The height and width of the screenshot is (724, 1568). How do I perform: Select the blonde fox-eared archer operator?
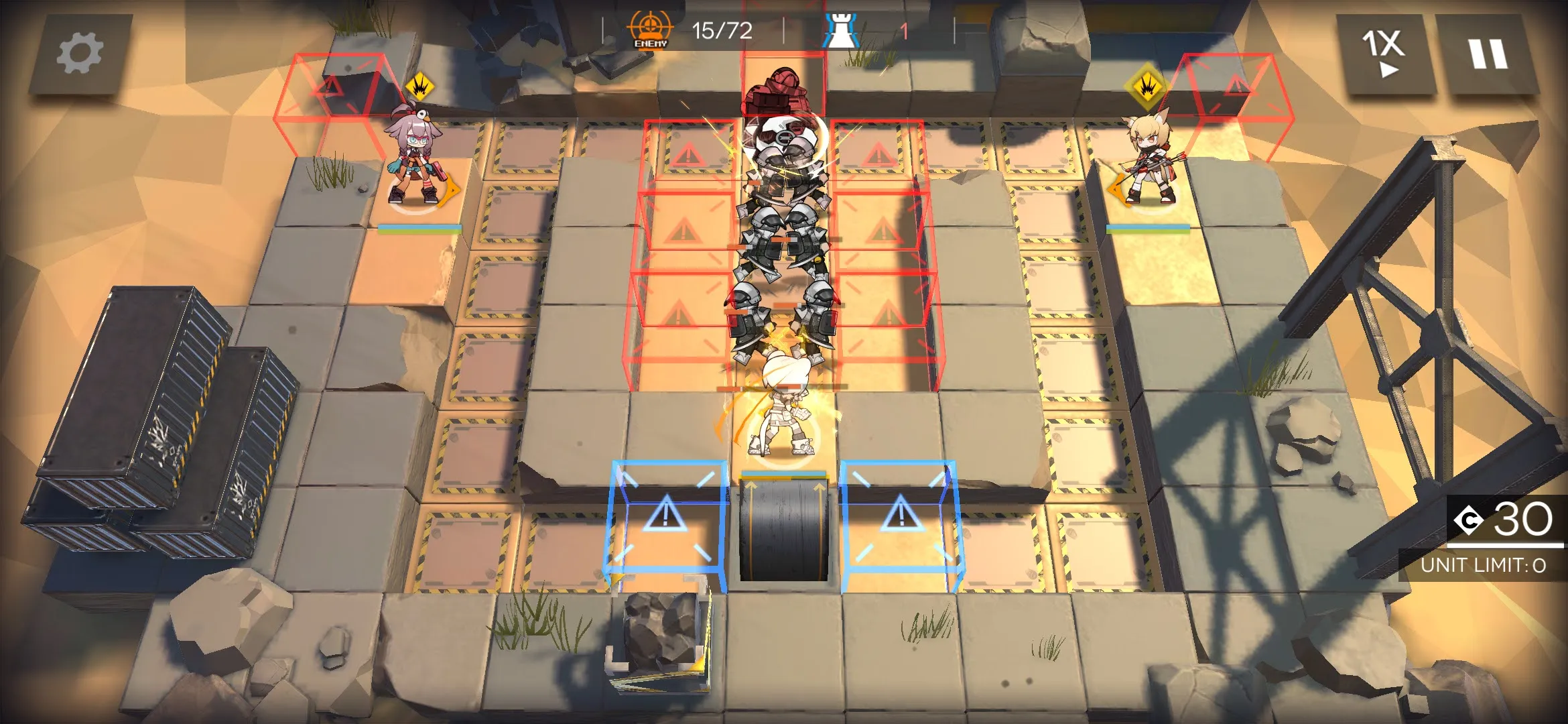tap(1147, 161)
